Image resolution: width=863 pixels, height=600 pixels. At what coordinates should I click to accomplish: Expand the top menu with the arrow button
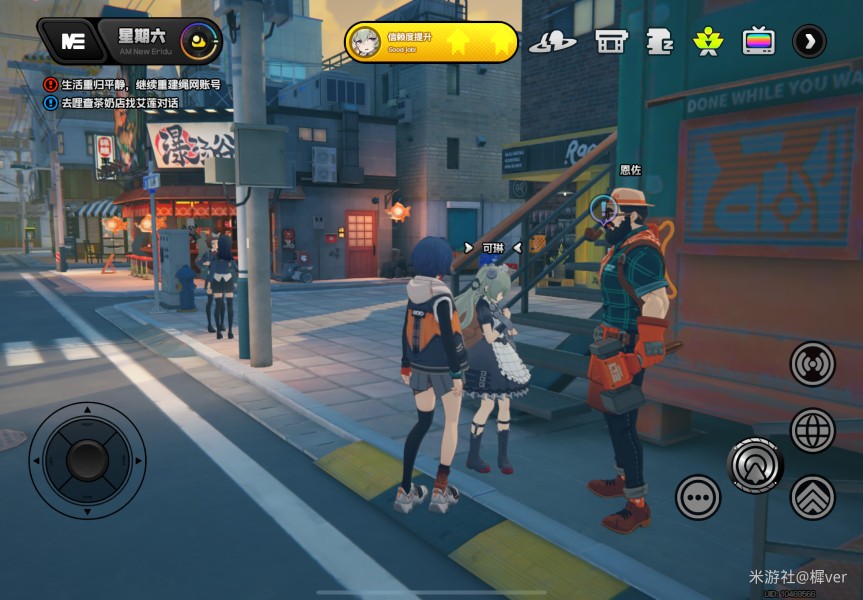pyautogui.click(x=809, y=41)
